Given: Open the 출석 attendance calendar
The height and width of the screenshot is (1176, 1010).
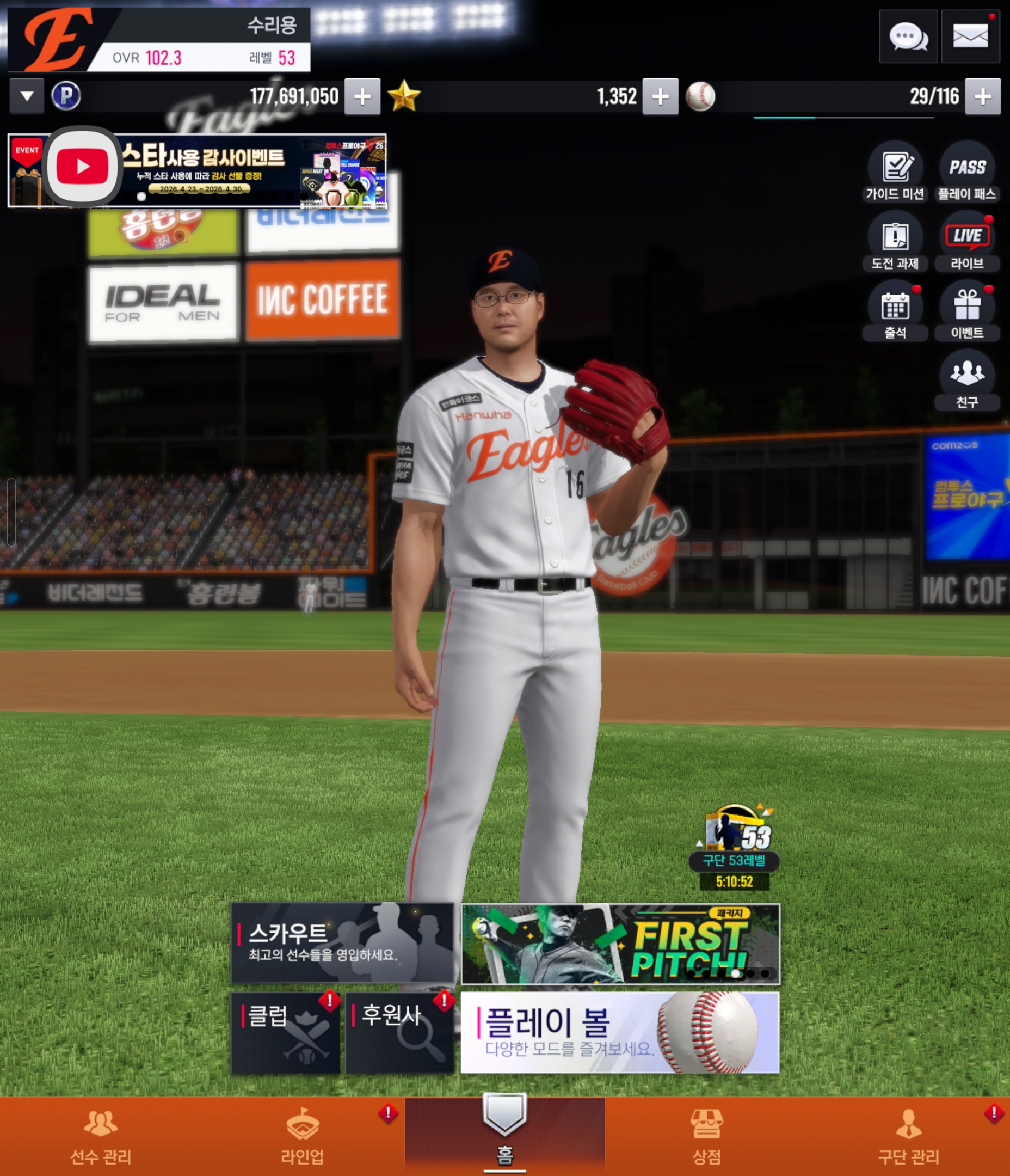Looking at the screenshot, I should 895,311.
